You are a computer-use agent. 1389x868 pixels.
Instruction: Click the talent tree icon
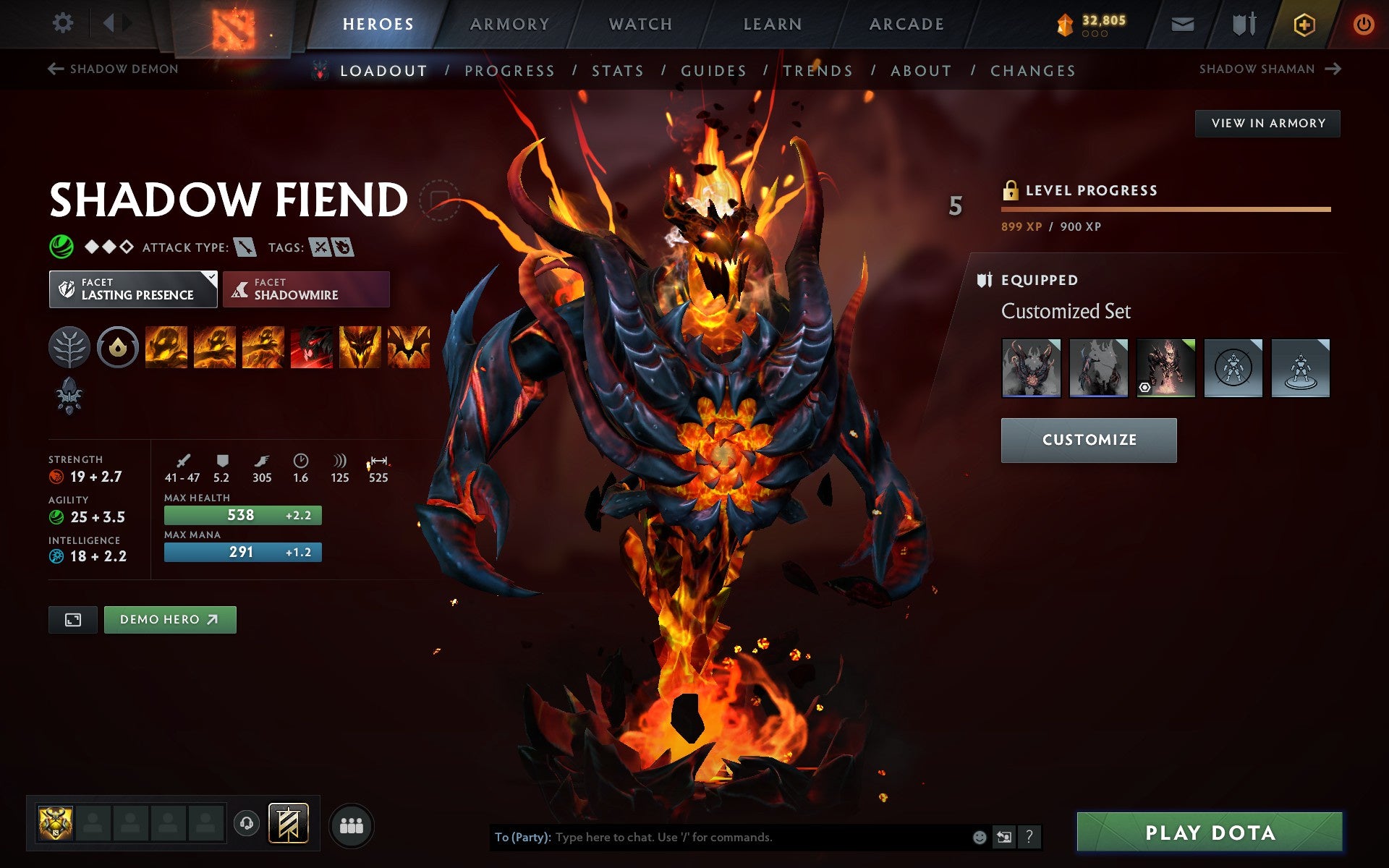pos(69,347)
